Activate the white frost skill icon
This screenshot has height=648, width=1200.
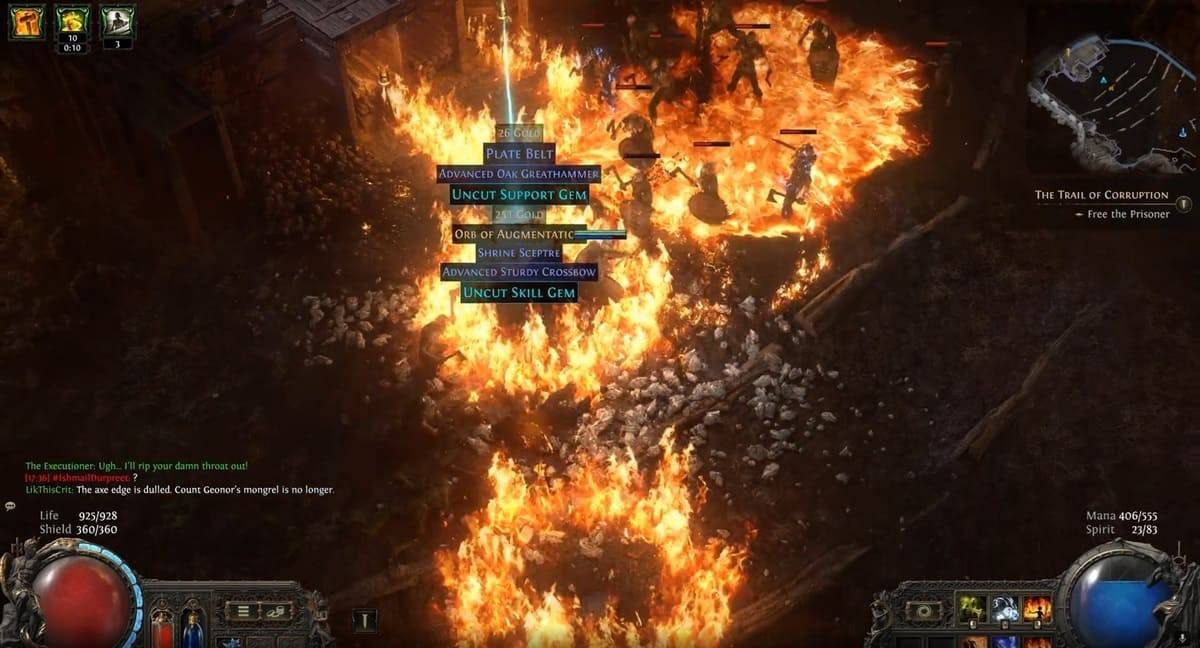(1005, 609)
